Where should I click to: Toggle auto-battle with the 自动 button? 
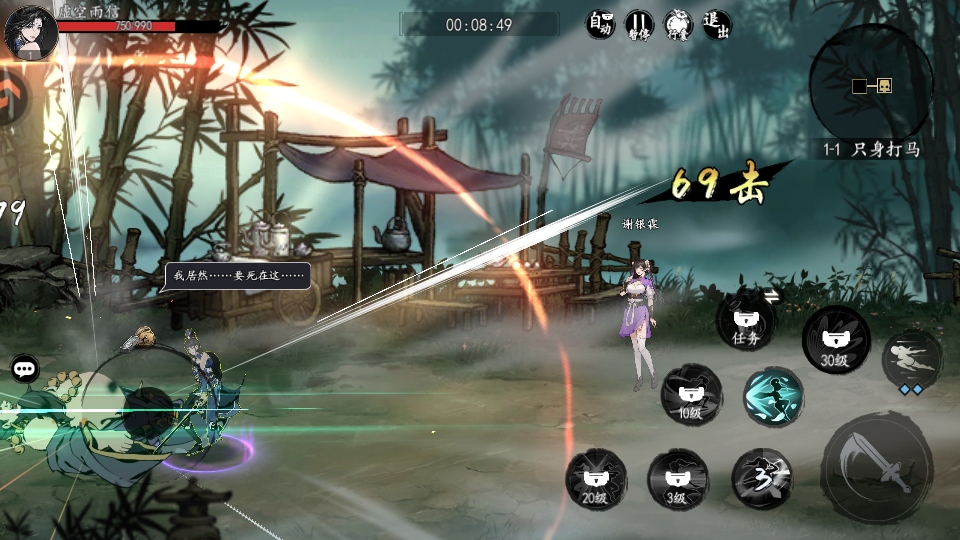[600, 24]
